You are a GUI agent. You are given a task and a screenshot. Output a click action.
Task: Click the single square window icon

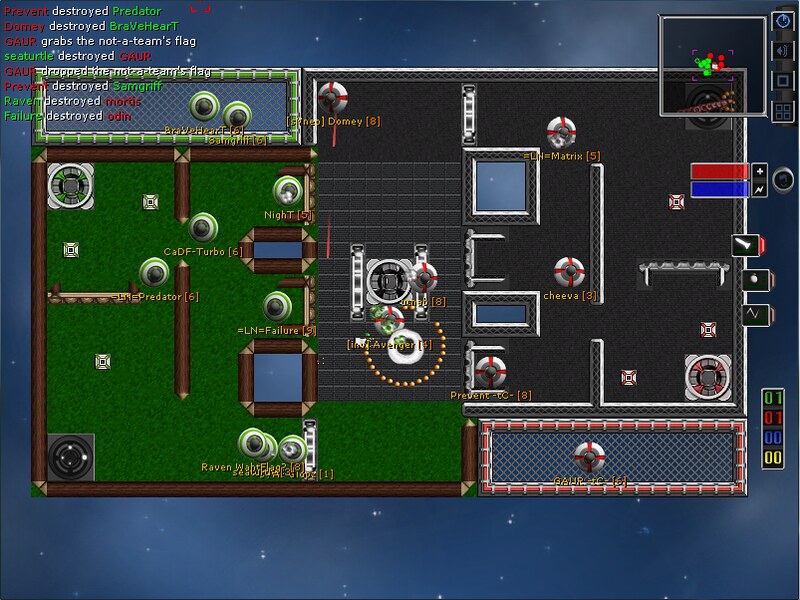783,80
